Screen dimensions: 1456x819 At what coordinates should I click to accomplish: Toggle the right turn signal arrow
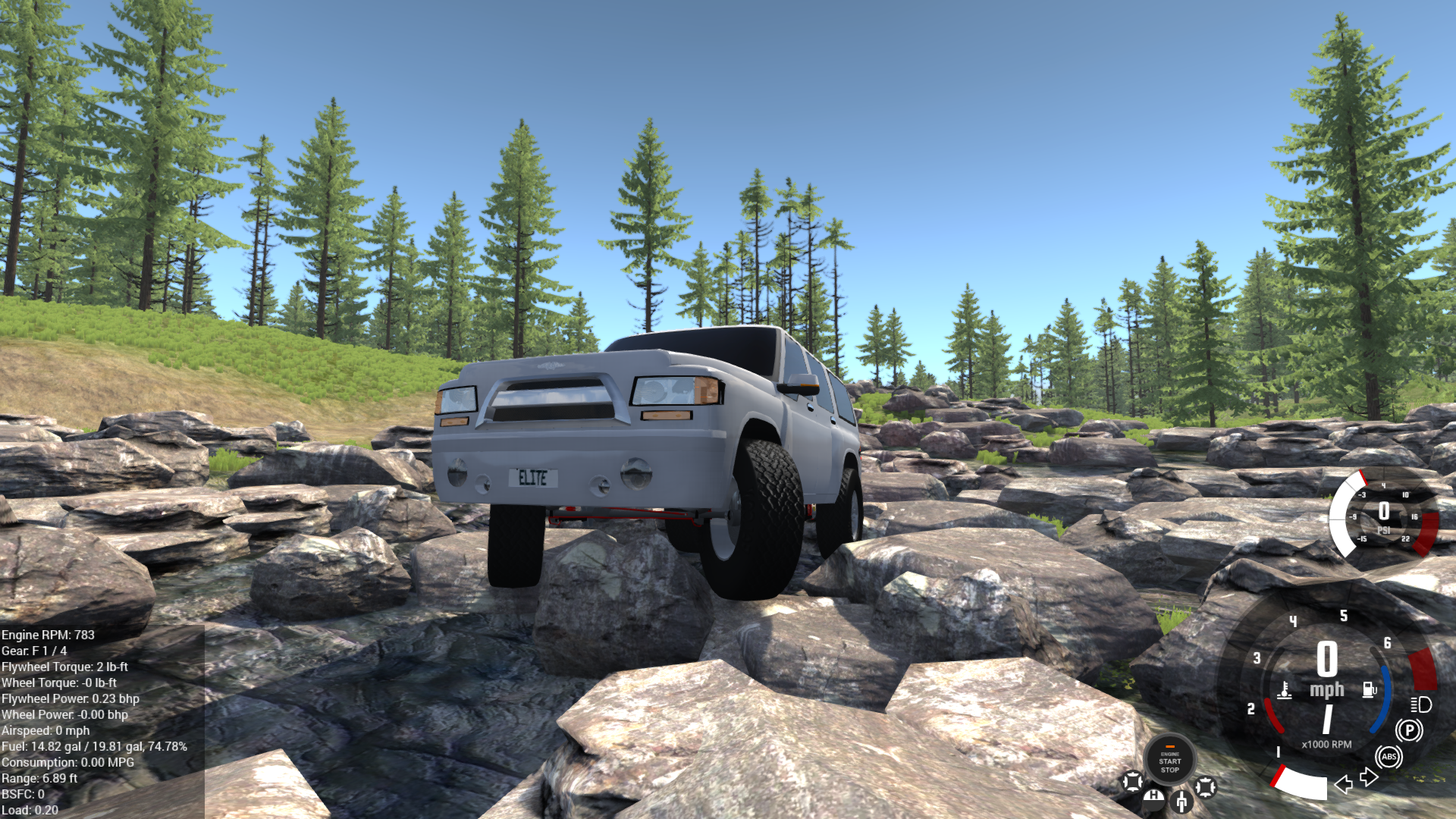1368,779
